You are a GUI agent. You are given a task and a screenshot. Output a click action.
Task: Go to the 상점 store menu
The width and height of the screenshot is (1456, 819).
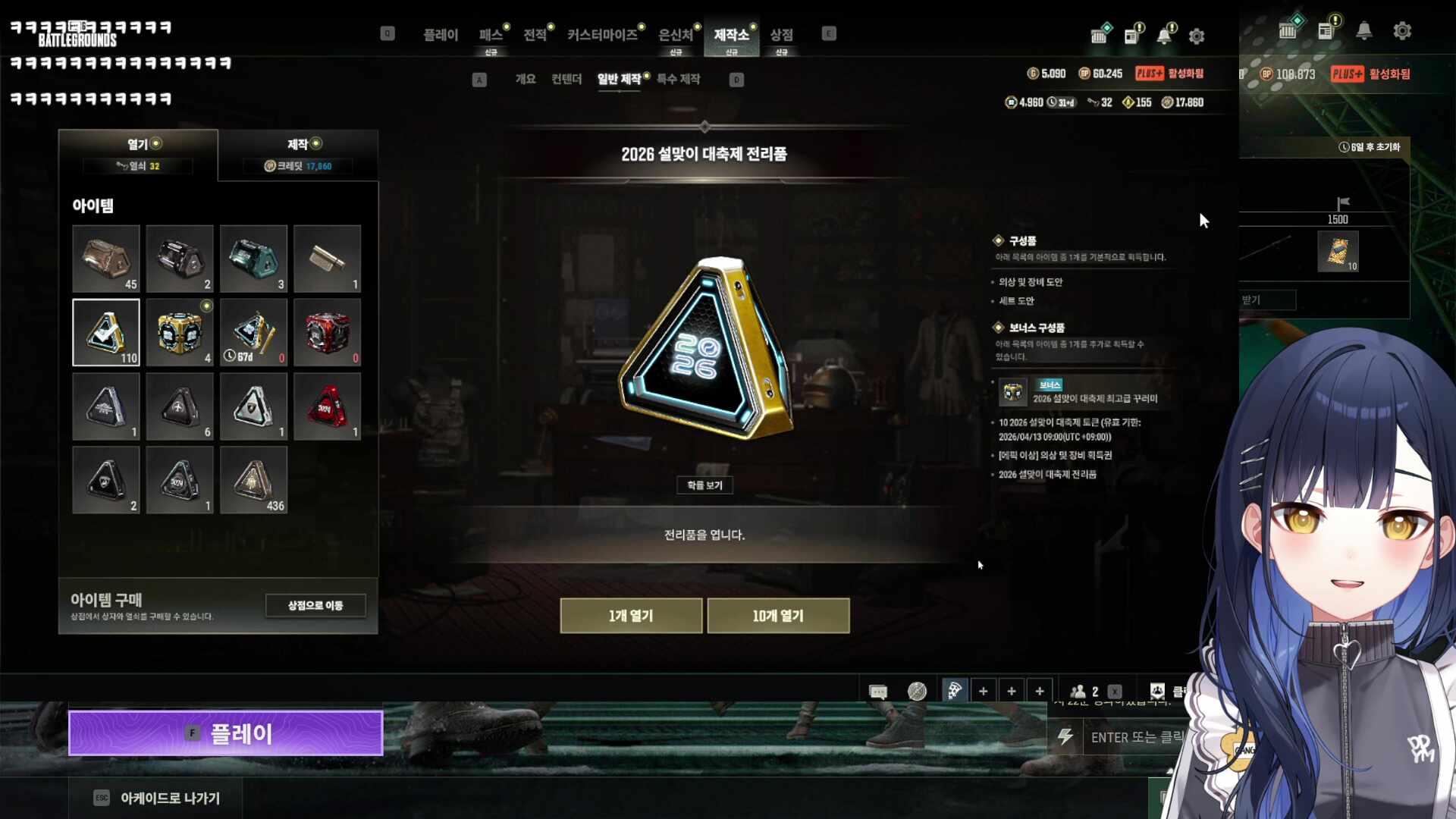(781, 35)
